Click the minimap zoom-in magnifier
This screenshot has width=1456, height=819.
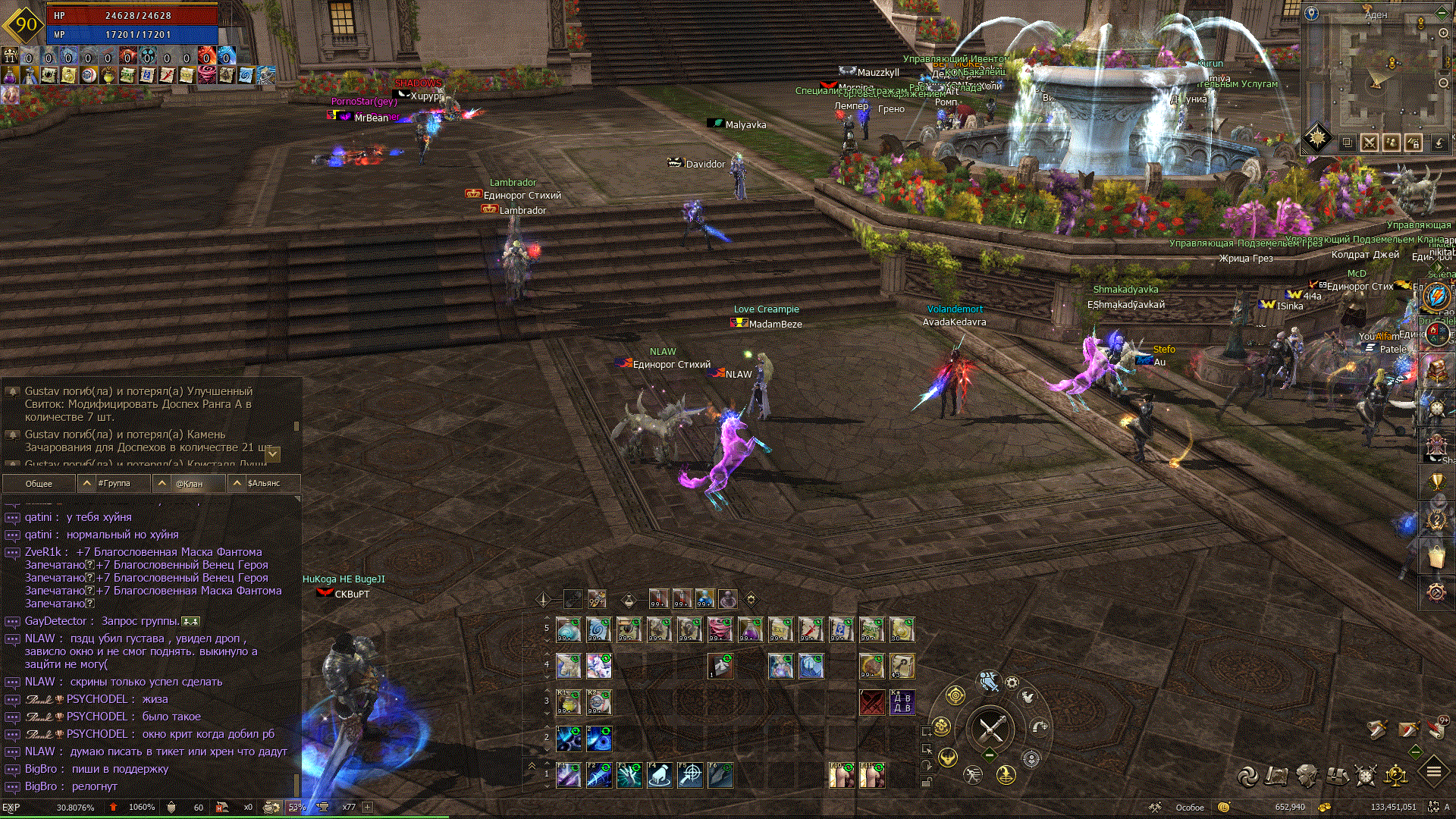click(1444, 33)
